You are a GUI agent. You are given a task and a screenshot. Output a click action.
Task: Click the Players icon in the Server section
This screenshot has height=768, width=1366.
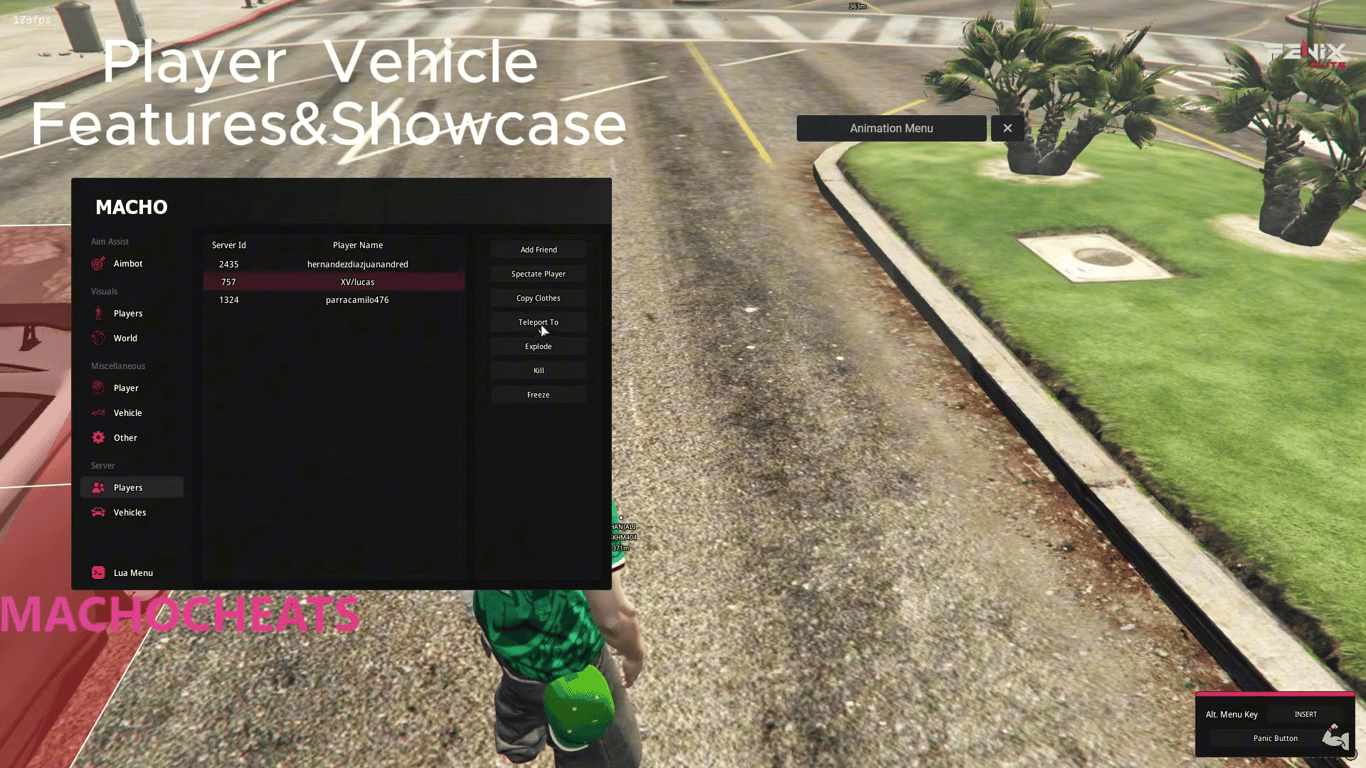[x=98, y=487]
